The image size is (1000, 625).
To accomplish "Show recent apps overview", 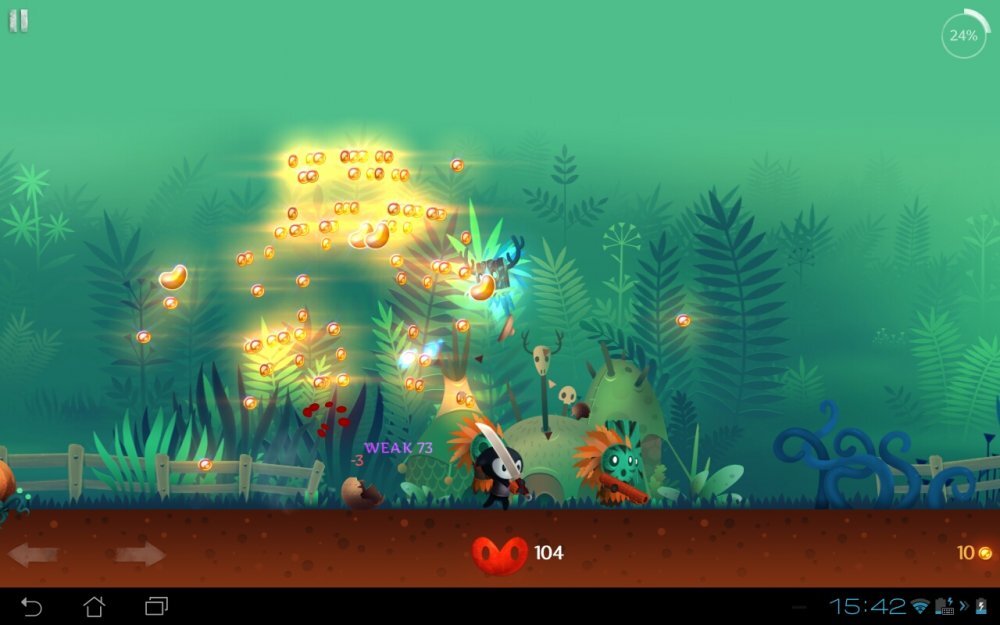I will [x=156, y=606].
